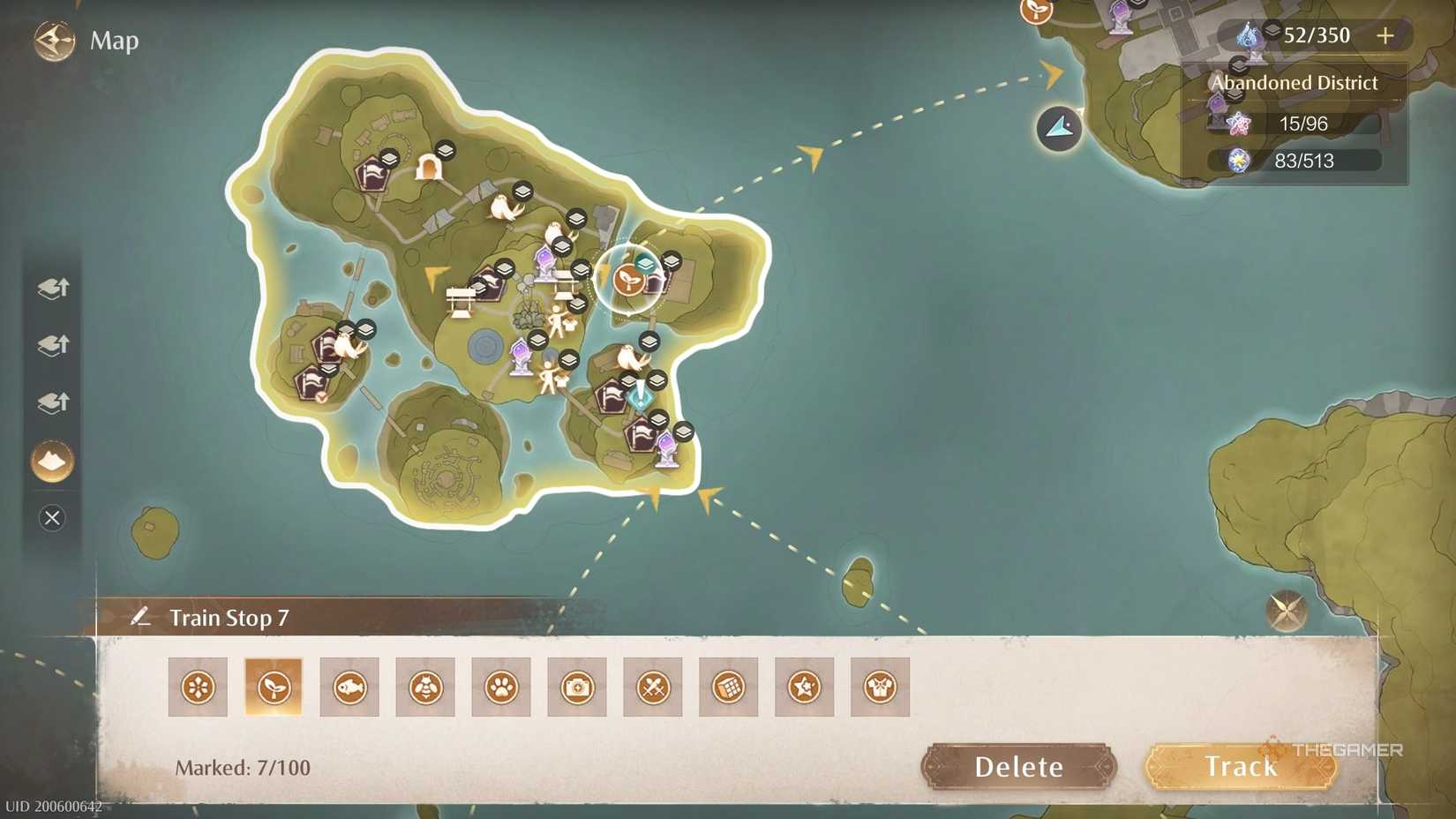Select the middle map layer icon in sidebar
This screenshot has width=1456, height=819.
click(52, 346)
